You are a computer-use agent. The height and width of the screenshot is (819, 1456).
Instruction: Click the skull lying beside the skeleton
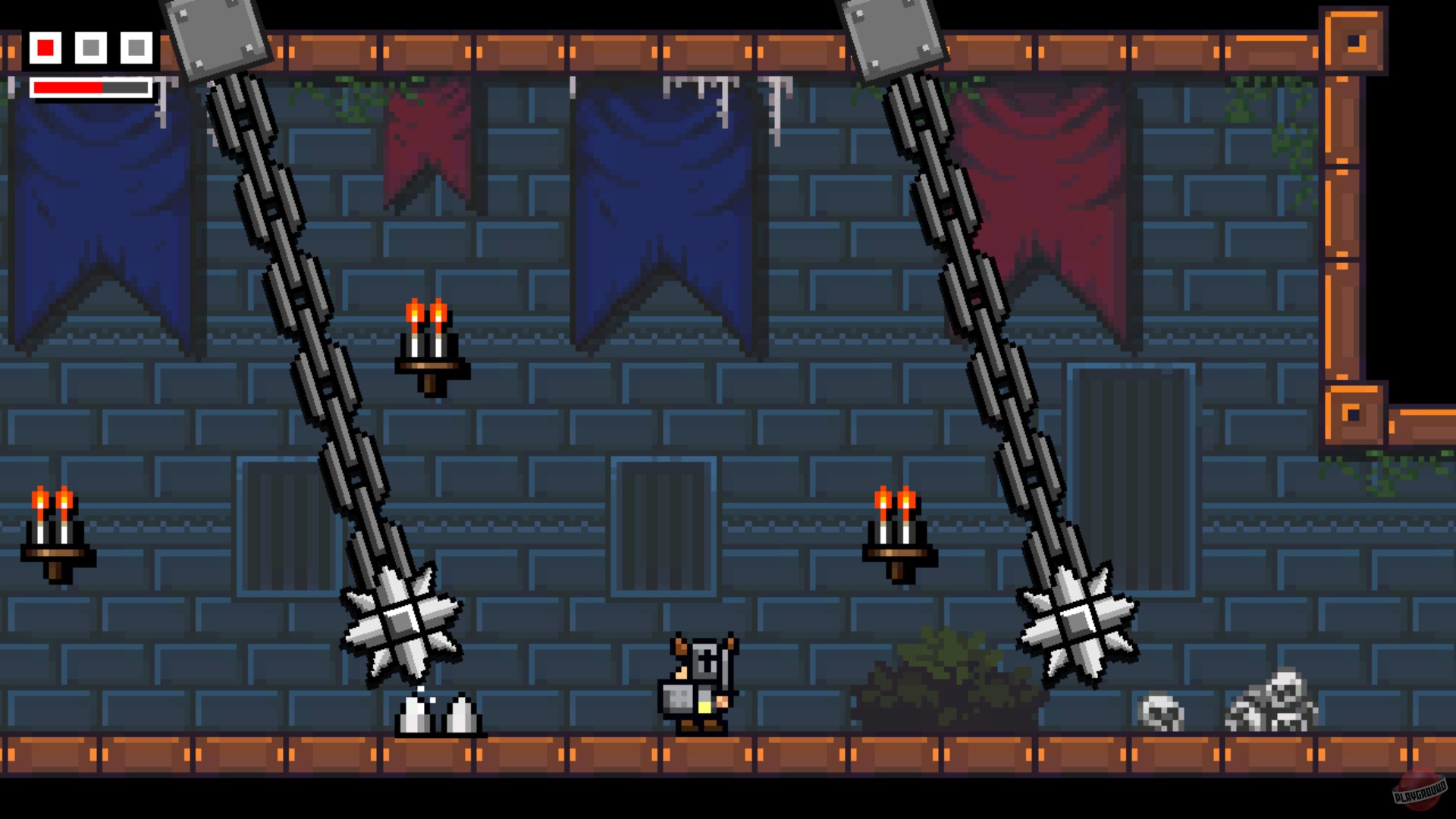tap(1159, 713)
